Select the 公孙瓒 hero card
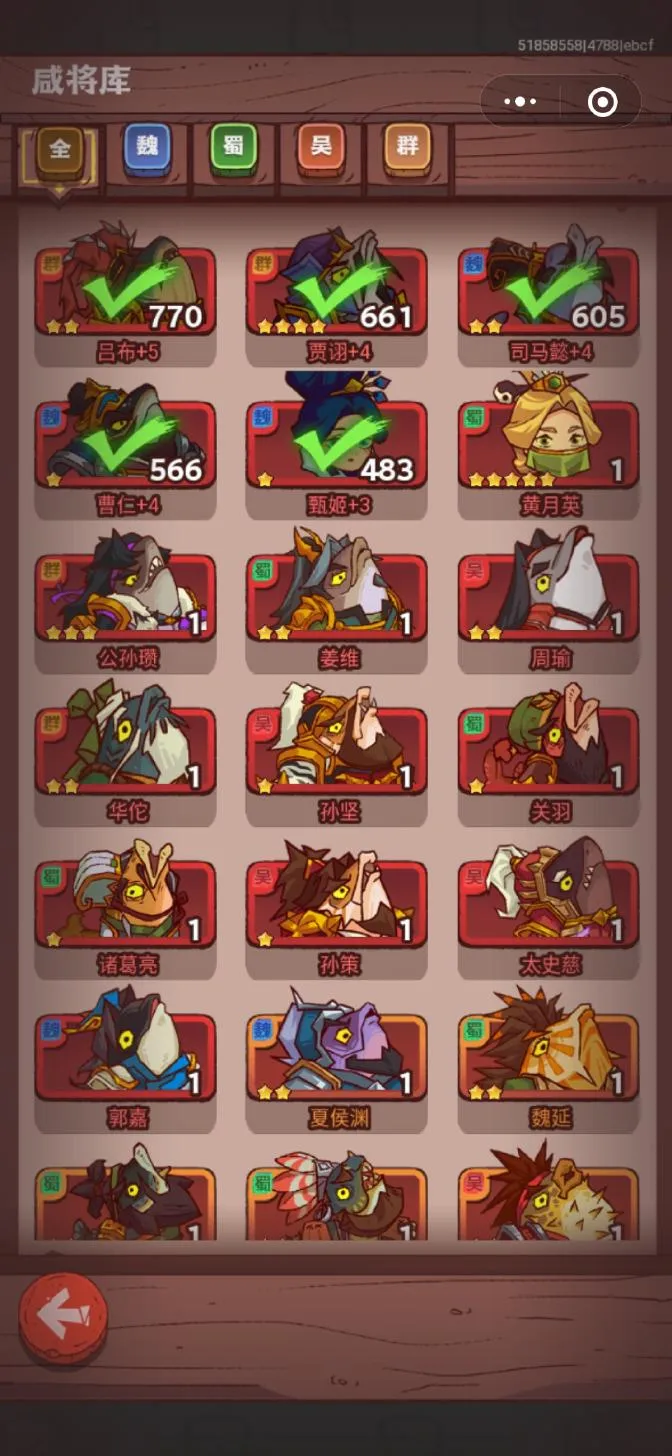Image resolution: width=672 pixels, height=1456 pixels. (x=126, y=598)
